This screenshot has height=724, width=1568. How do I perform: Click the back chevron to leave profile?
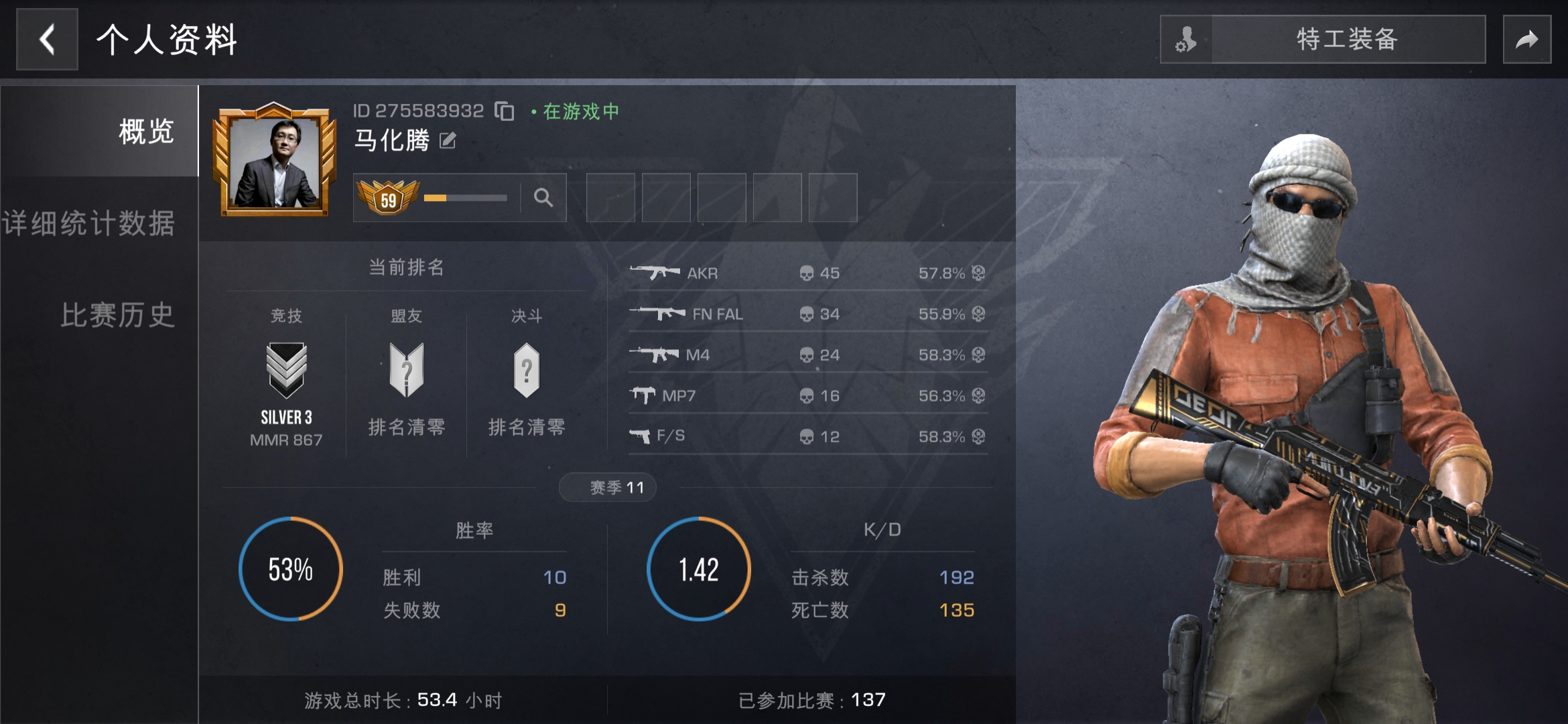[x=46, y=40]
